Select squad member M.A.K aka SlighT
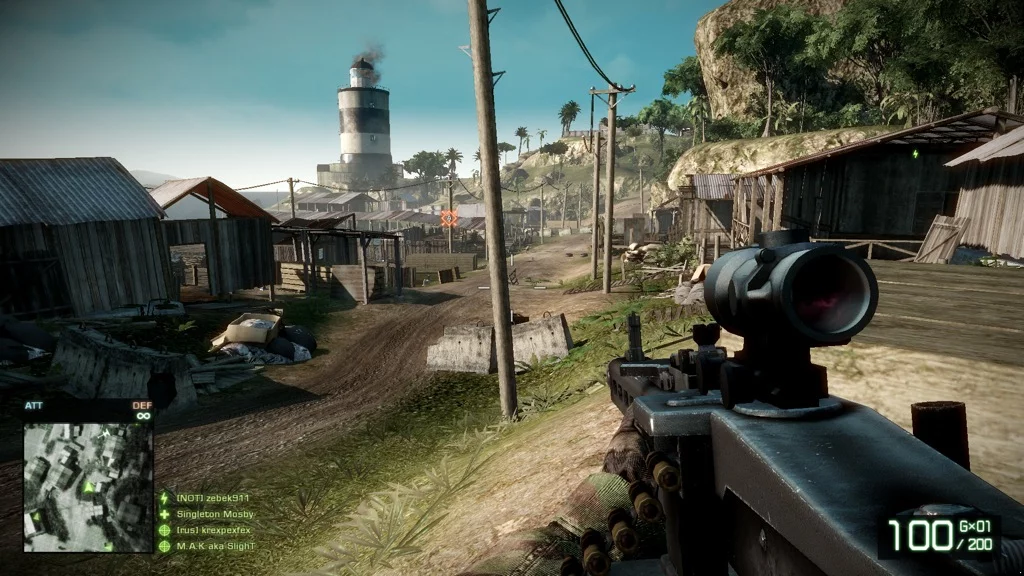Image resolution: width=1024 pixels, height=576 pixels. (x=215, y=546)
